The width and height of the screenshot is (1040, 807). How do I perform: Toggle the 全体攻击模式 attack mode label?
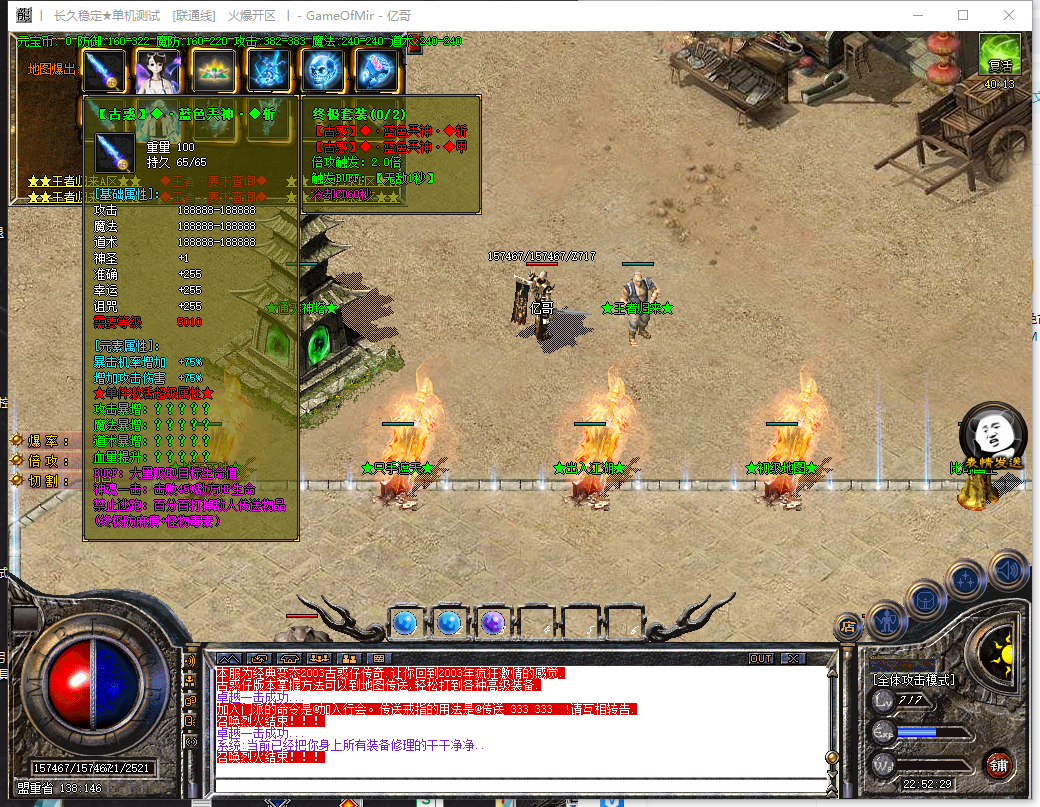tap(914, 680)
